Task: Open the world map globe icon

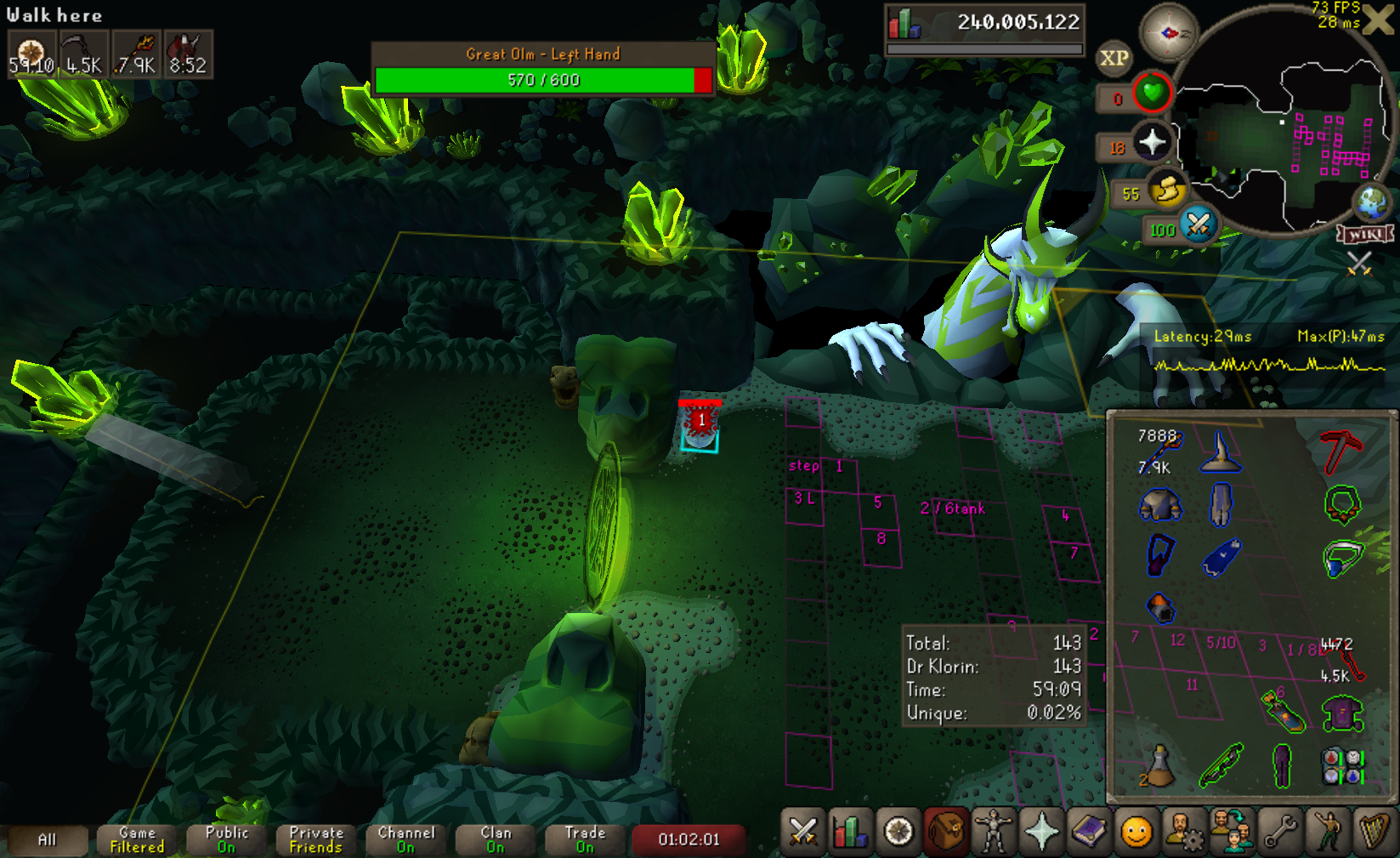Action: pos(1371,202)
